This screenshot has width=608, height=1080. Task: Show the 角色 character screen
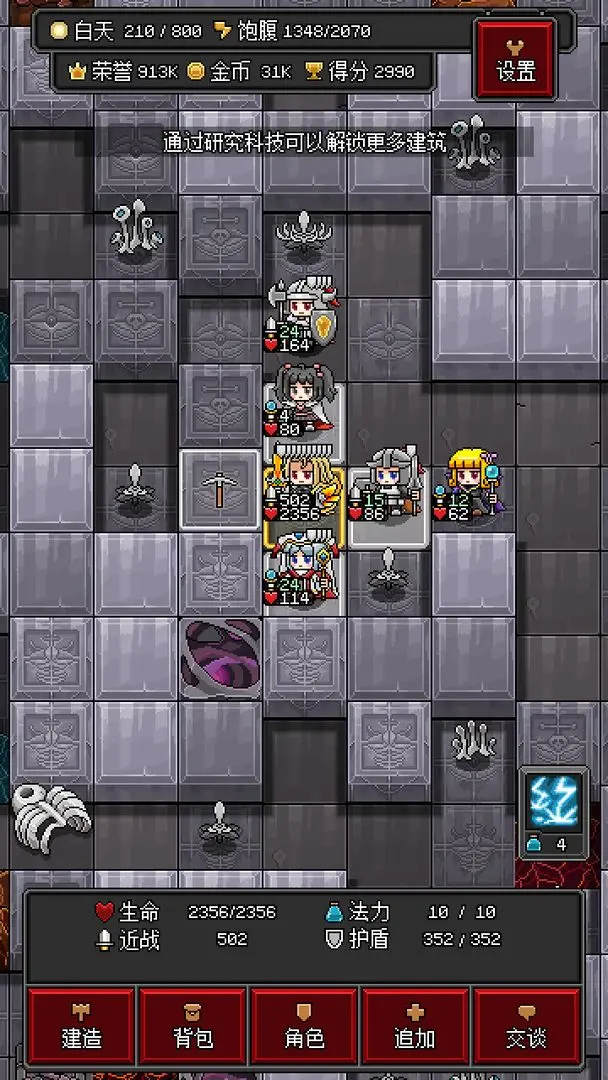click(x=304, y=1026)
